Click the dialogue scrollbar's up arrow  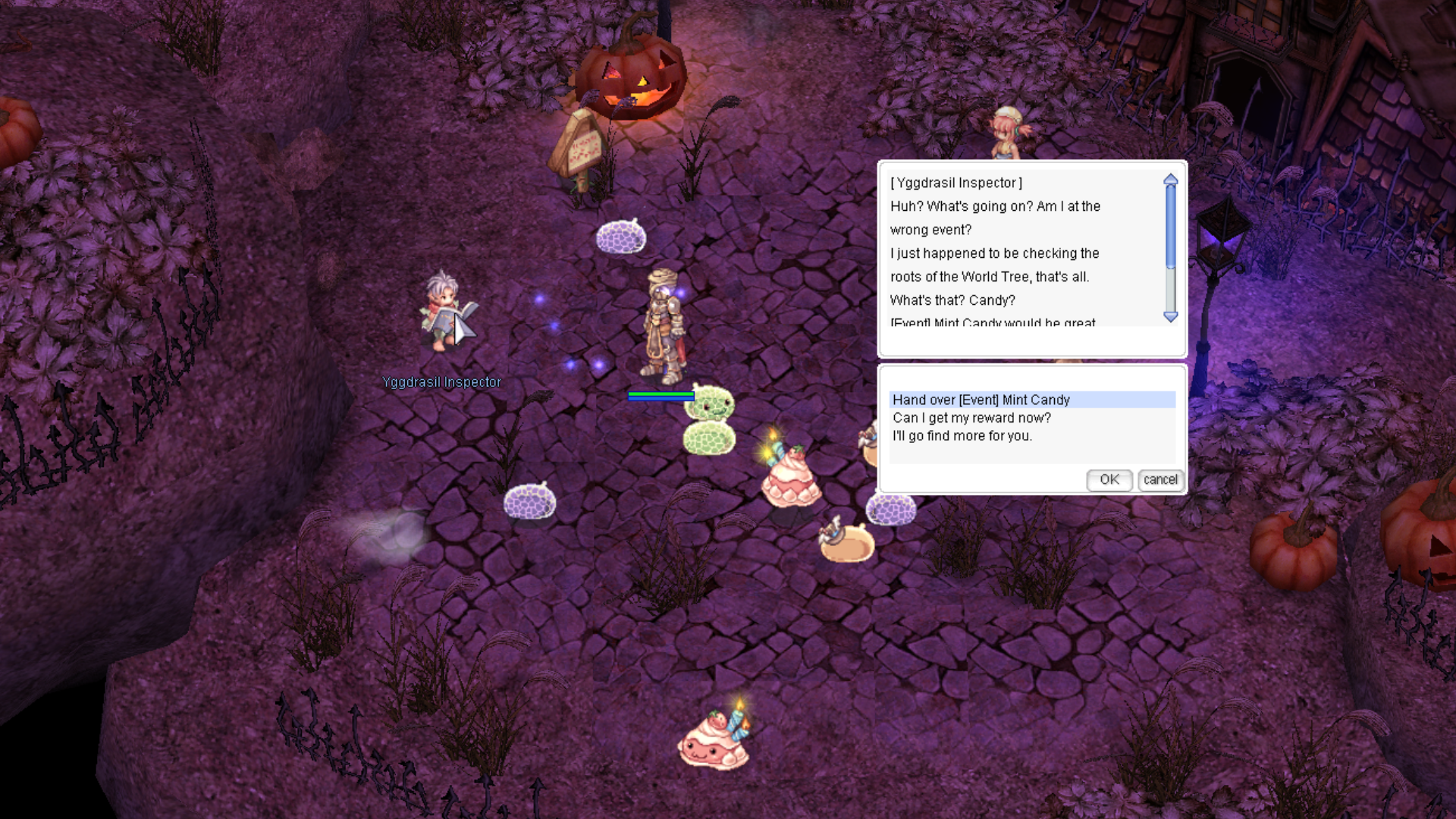click(x=1171, y=180)
